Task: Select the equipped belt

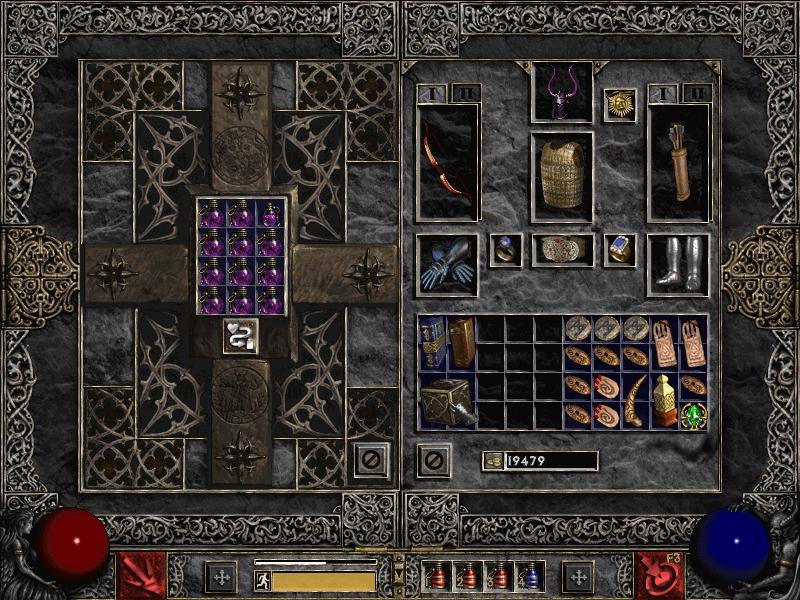Action: [x=561, y=250]
